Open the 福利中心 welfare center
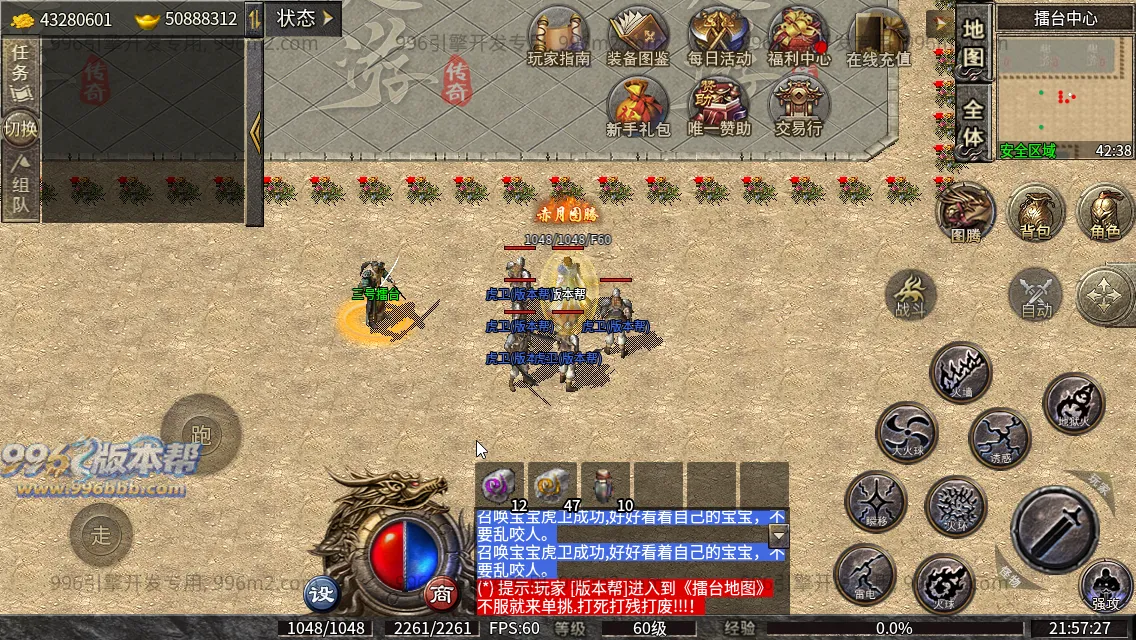The width and height of the screenshot is (1136, 640). (799, 36)
